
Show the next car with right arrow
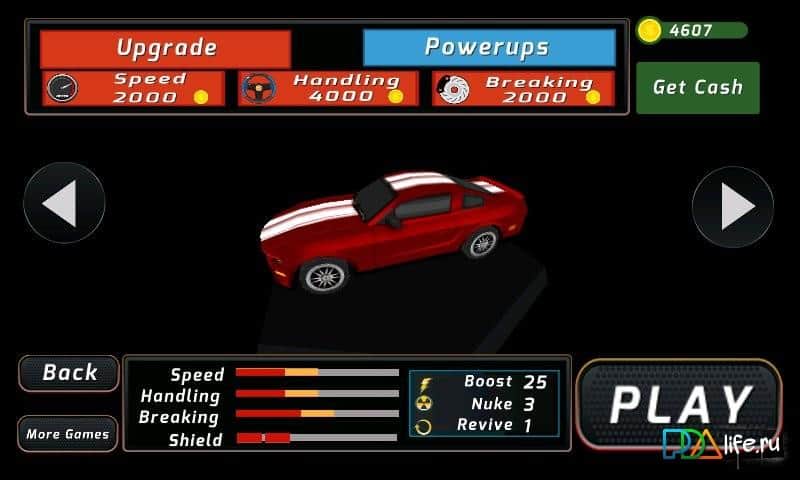click(733, 206)
